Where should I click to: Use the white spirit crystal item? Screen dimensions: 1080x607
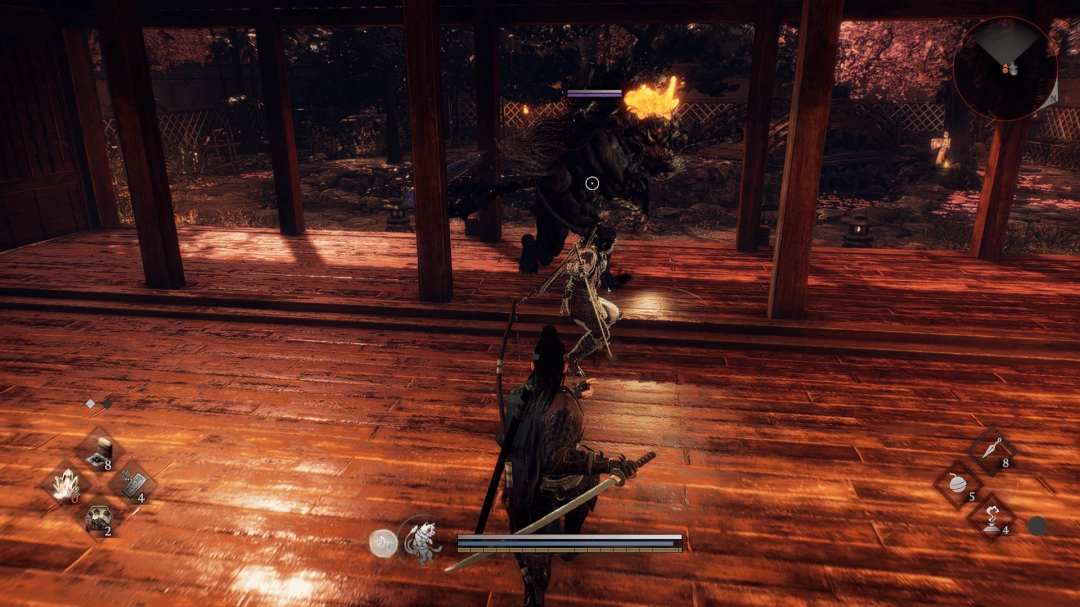point(67,486)
